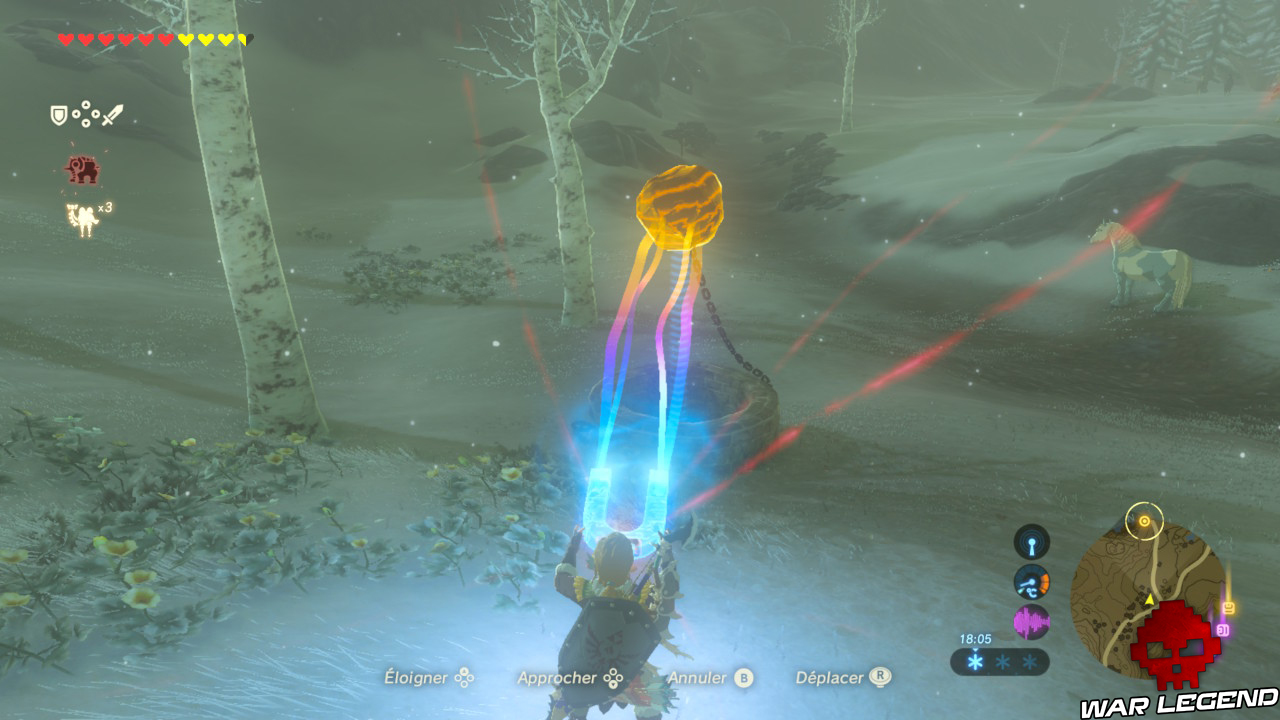The image size is (1280, 720).
Task: Click Link's position arrow on the minimap
Action: click(x=1150, y=599)
